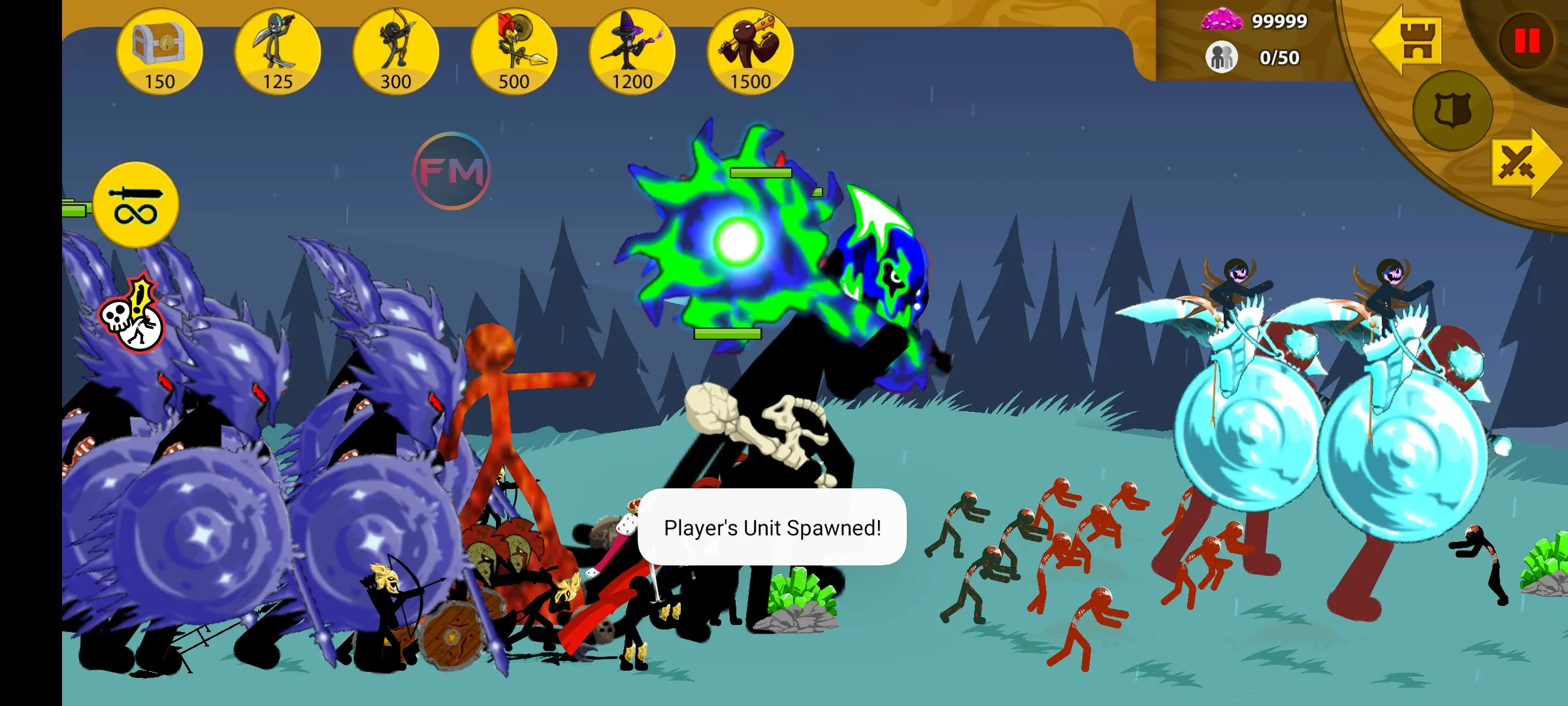This screenshot has height=706, width=1568.
Task: Train the archer unit costing 300
Action: [x=396, y=52]
